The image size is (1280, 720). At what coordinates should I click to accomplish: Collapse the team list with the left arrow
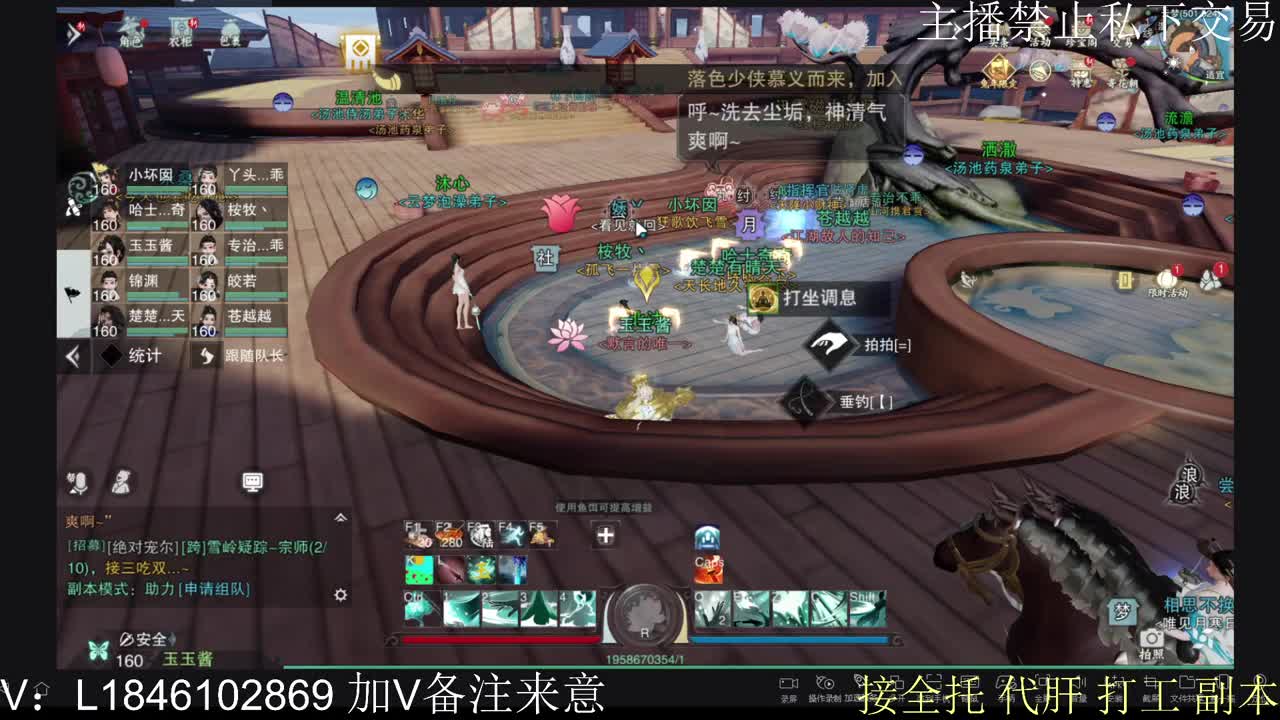(x=72, y=355)
